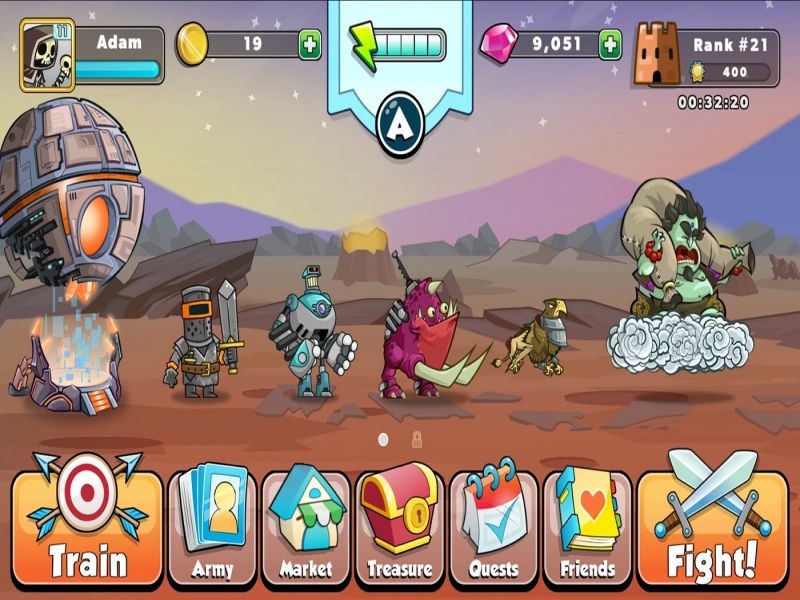Open the Army cards menu
The height and width of the screenshot is (600, 800).
tap(212, 527)
